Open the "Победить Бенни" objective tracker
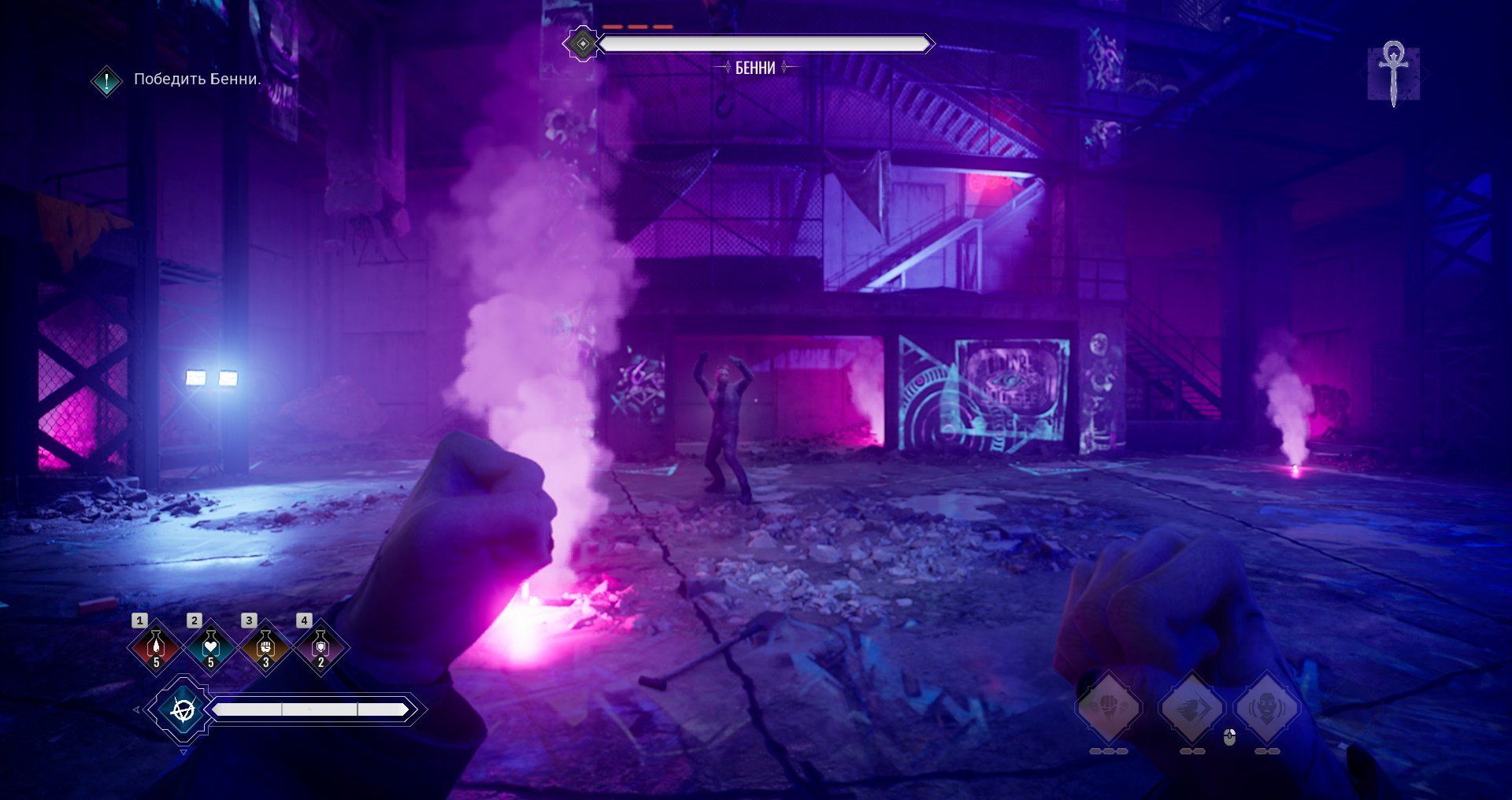This screenshot has height=800, width=1512. (x=197, y=80)
